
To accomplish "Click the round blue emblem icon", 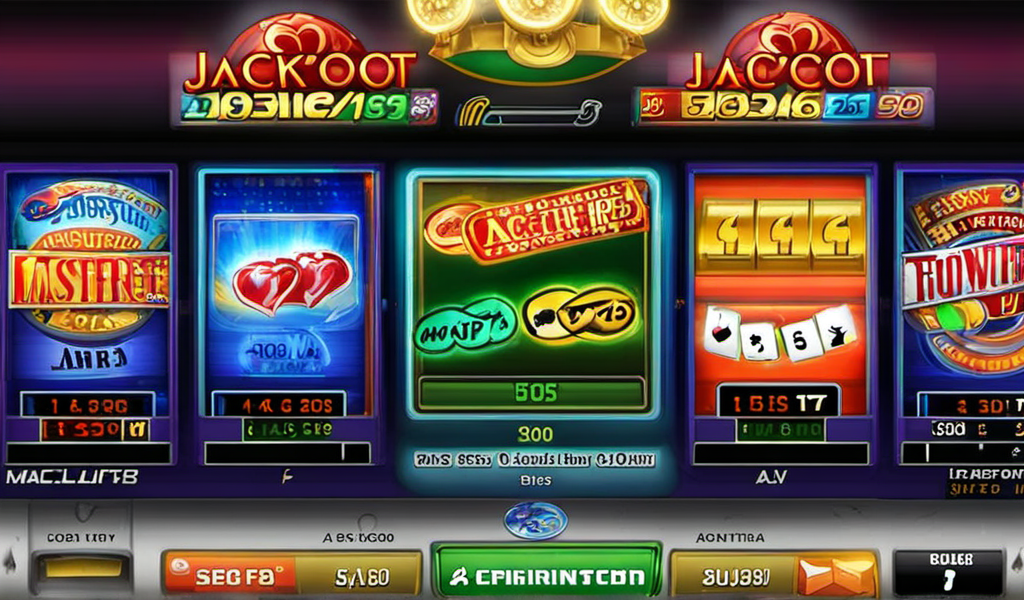I will [x=535, y=521].
